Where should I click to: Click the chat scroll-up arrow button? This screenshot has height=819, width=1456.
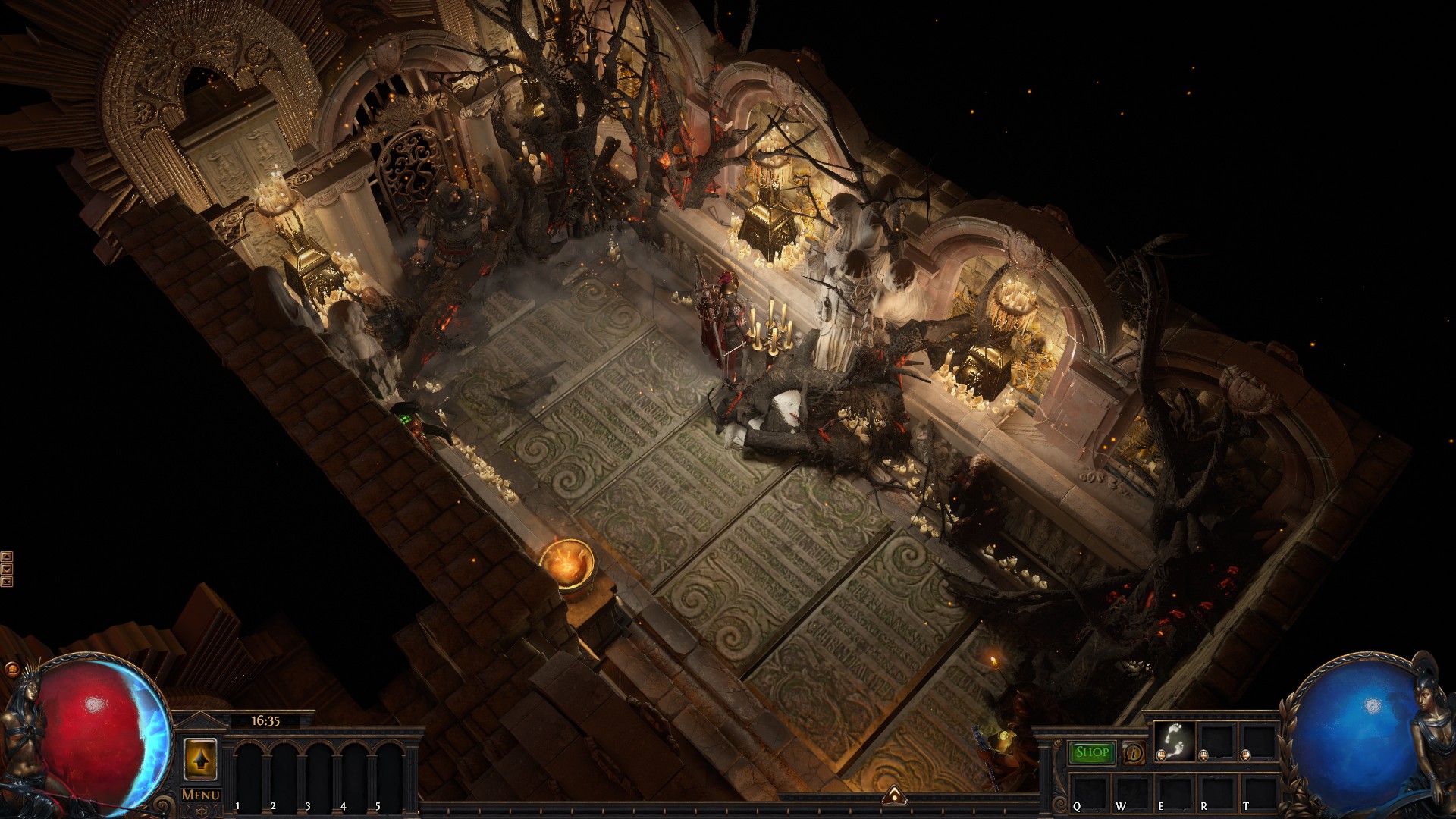tap(7, 557)
